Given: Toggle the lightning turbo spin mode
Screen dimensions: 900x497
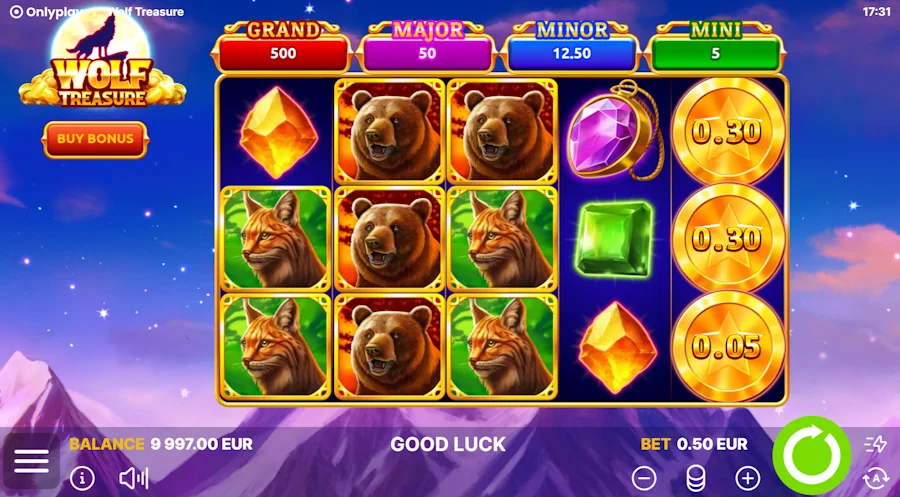Looking at the screenshot, I should coord(875,444).
